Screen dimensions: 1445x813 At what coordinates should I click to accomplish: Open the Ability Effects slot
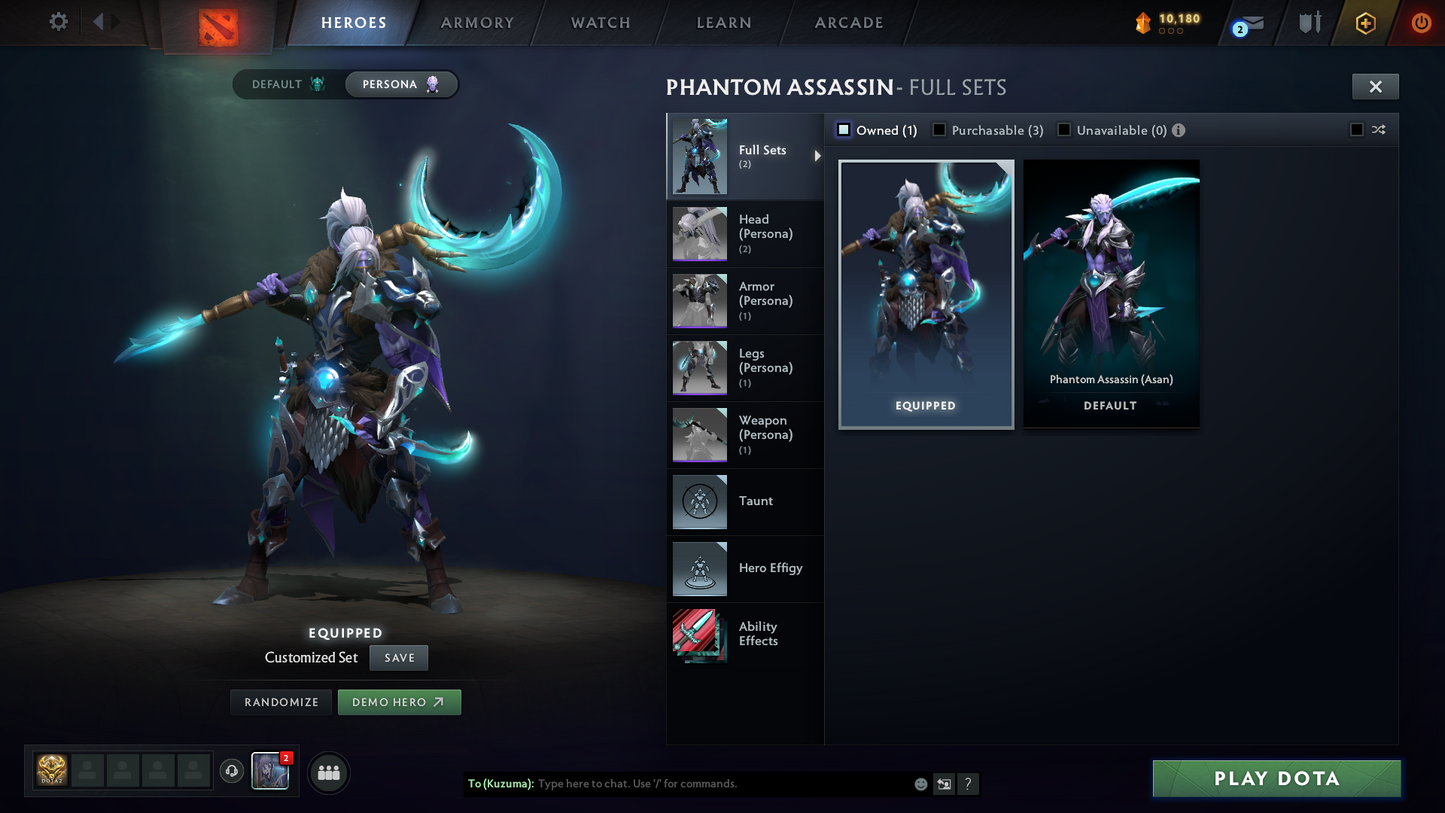[699, 634]
